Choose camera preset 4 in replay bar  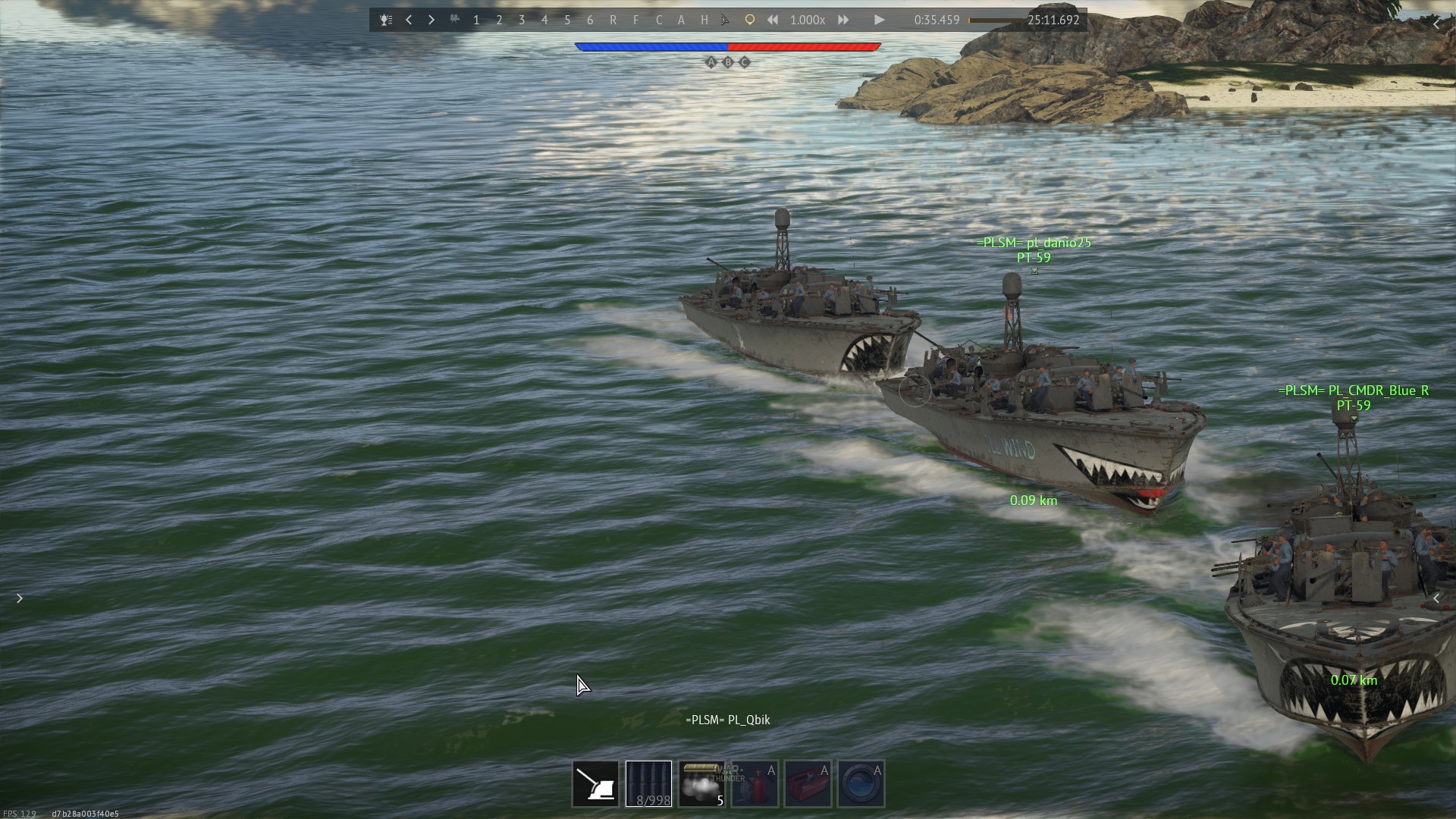pyautogui.click(x=544, y=20)
